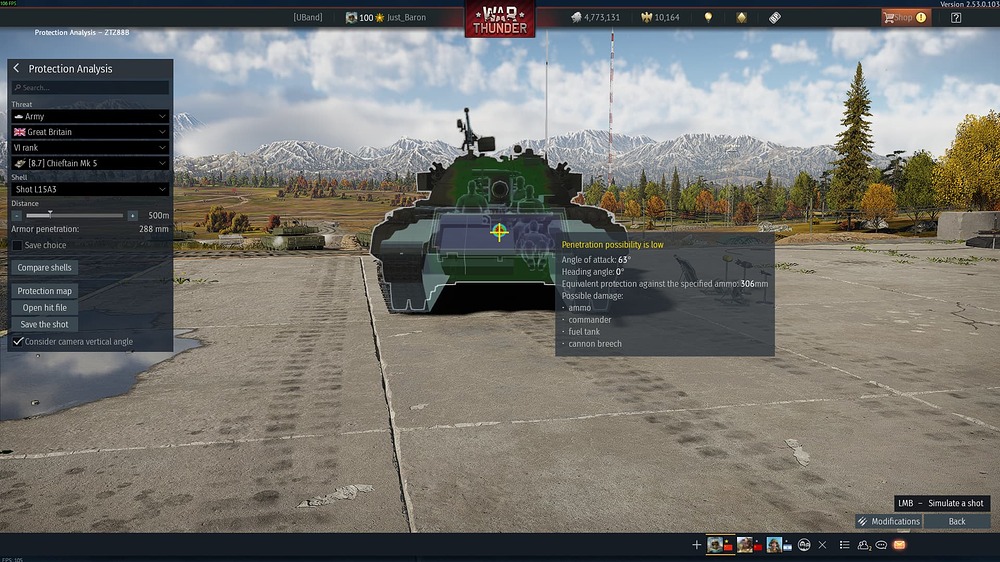The width and height of the screenshot is (1000, 562).
Task: Show the Protection map
Action: coord(45,291)
